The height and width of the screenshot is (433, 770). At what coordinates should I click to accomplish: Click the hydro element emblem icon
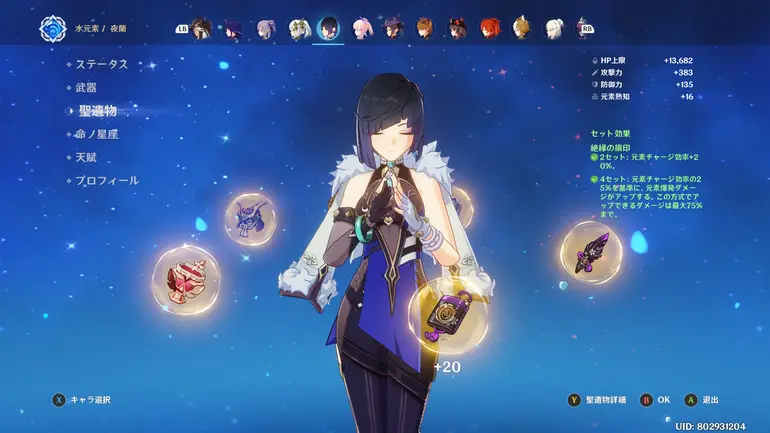[x=50, y=31]
